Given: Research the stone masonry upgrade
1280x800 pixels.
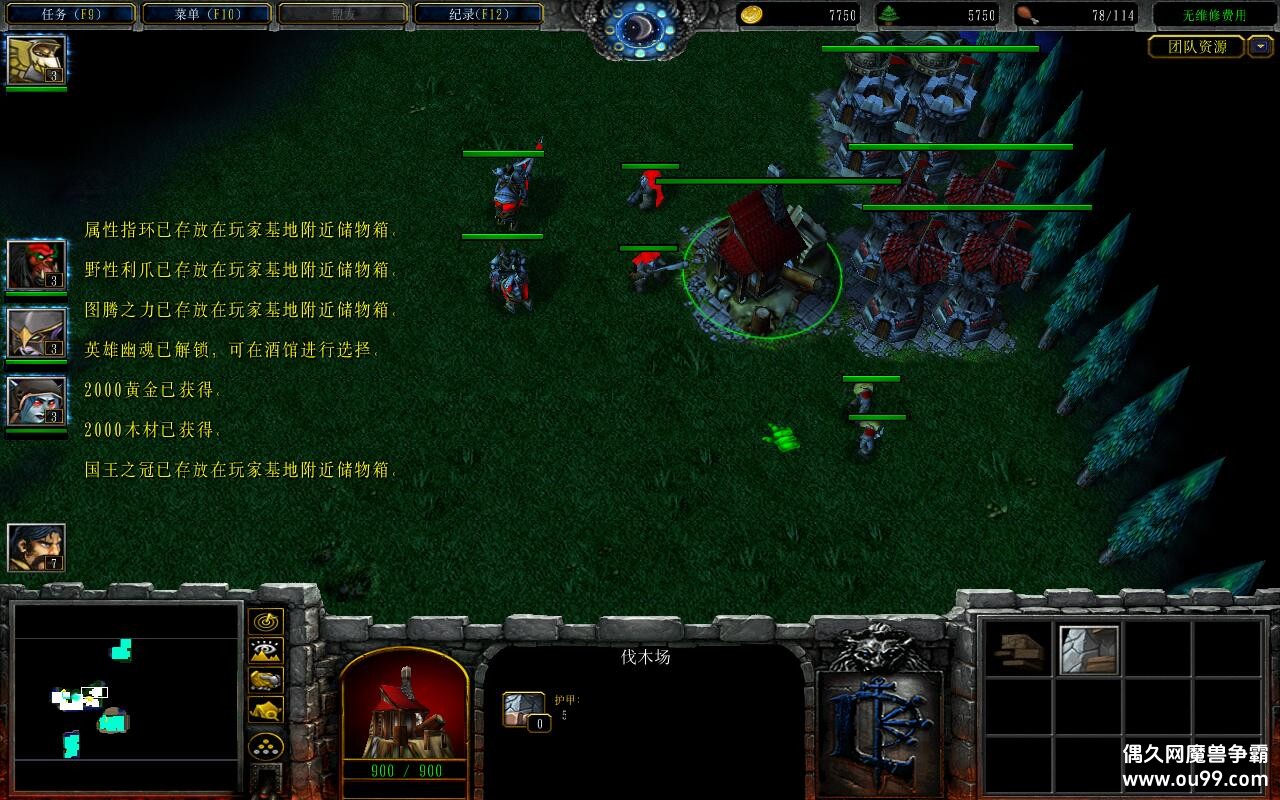Looking at the screenshot, I should [1088, 652].
